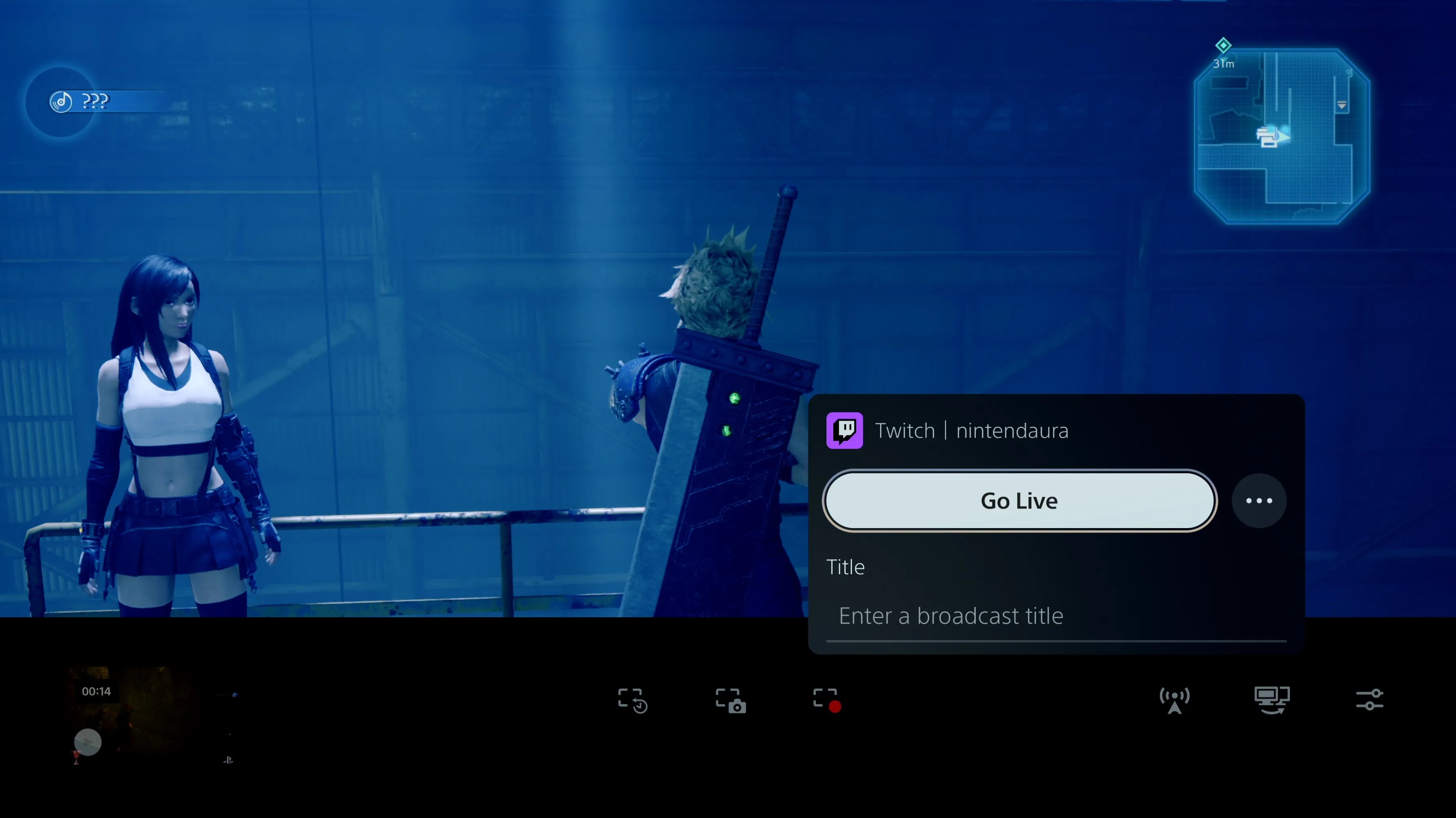Play the recent gameplay clip
This screenshot has height=818, width=1456.
tap(88, 742)
